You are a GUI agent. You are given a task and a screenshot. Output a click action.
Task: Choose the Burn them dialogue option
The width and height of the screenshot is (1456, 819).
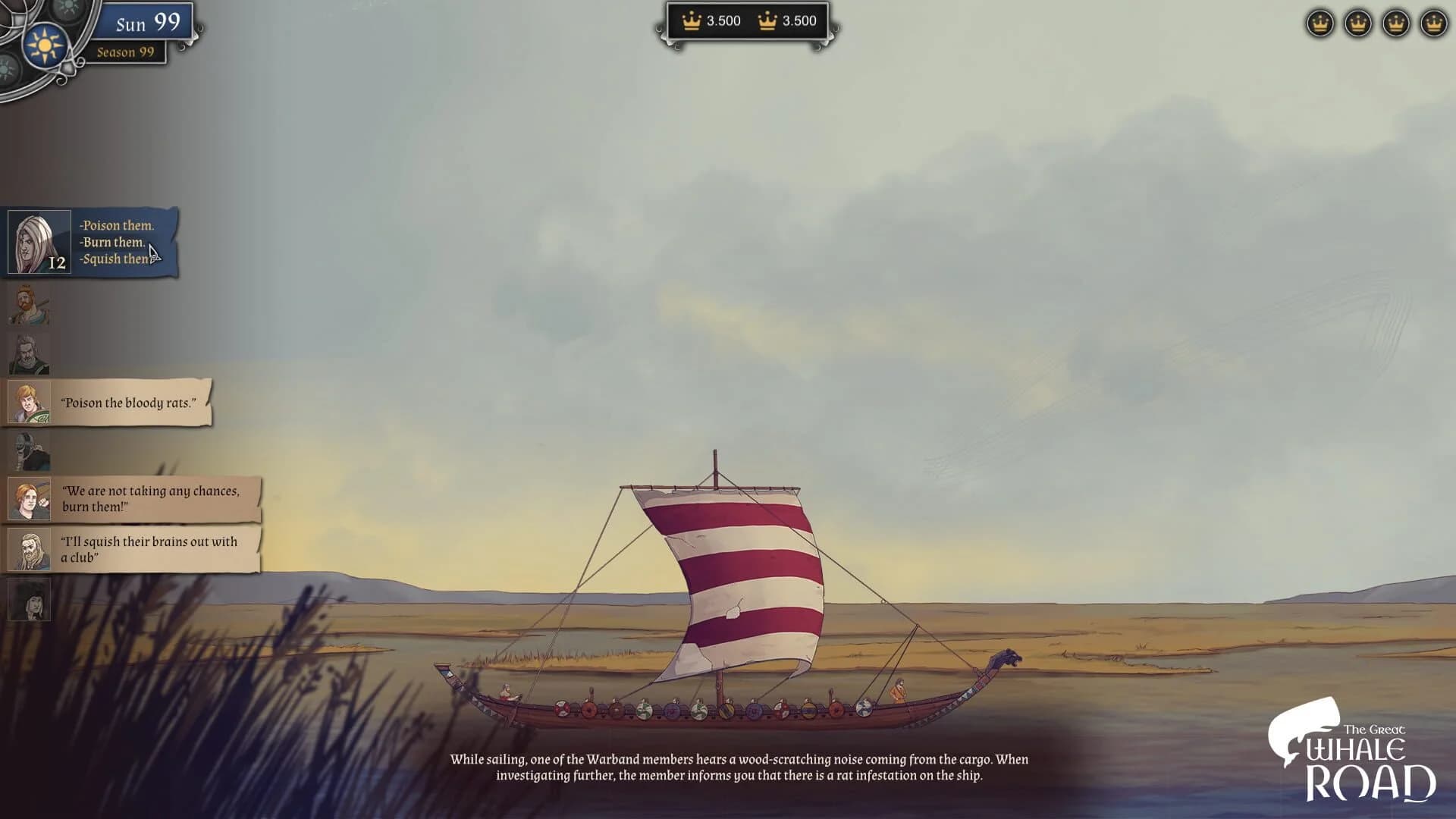point(114,242)
